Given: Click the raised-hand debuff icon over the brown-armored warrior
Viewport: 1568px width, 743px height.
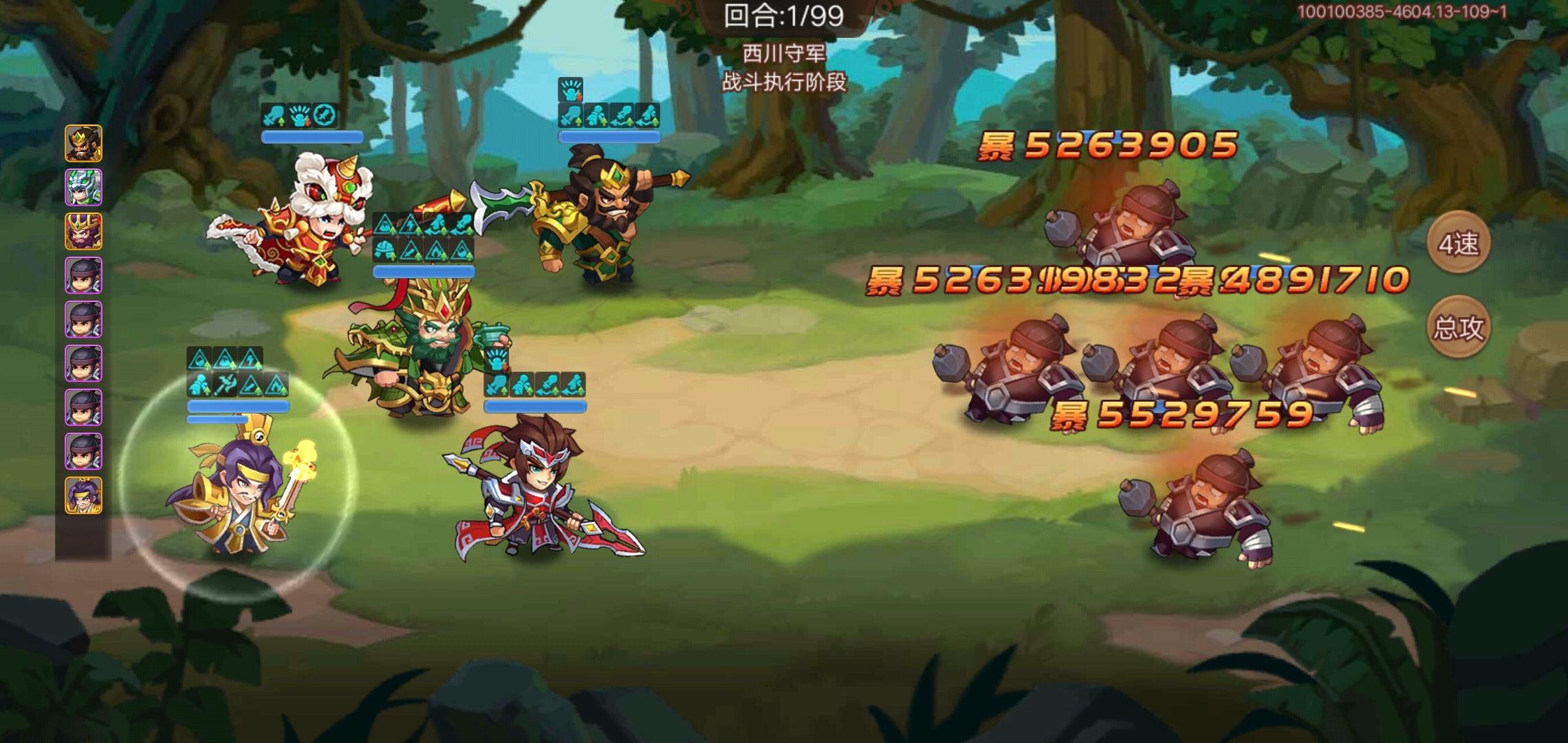Looking at the screenshot, I should click(569, 87).
